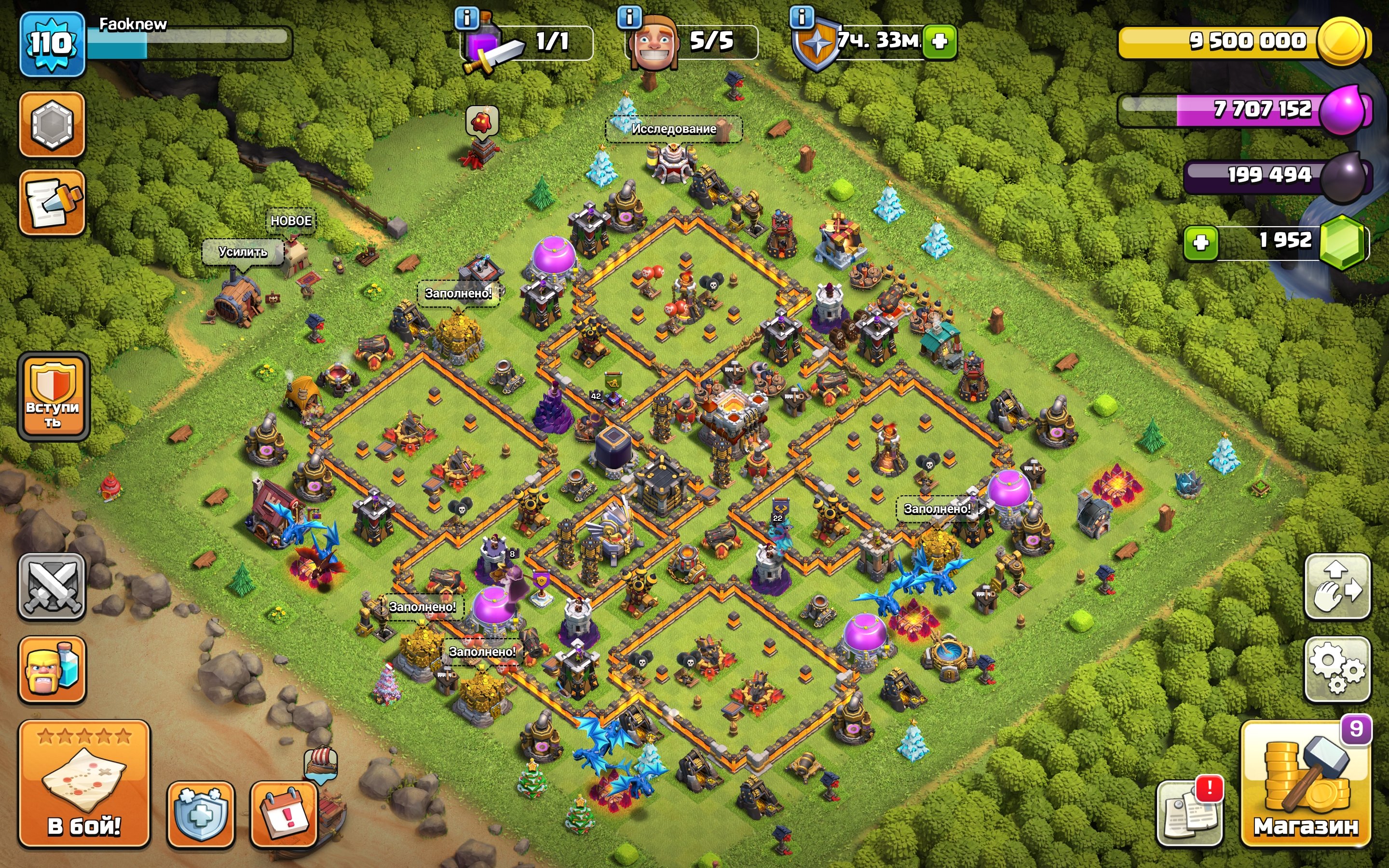The width and height of the screenshot is (1389, 868).
Task: Tap the В бой! attack button
Action: point(84,784)
